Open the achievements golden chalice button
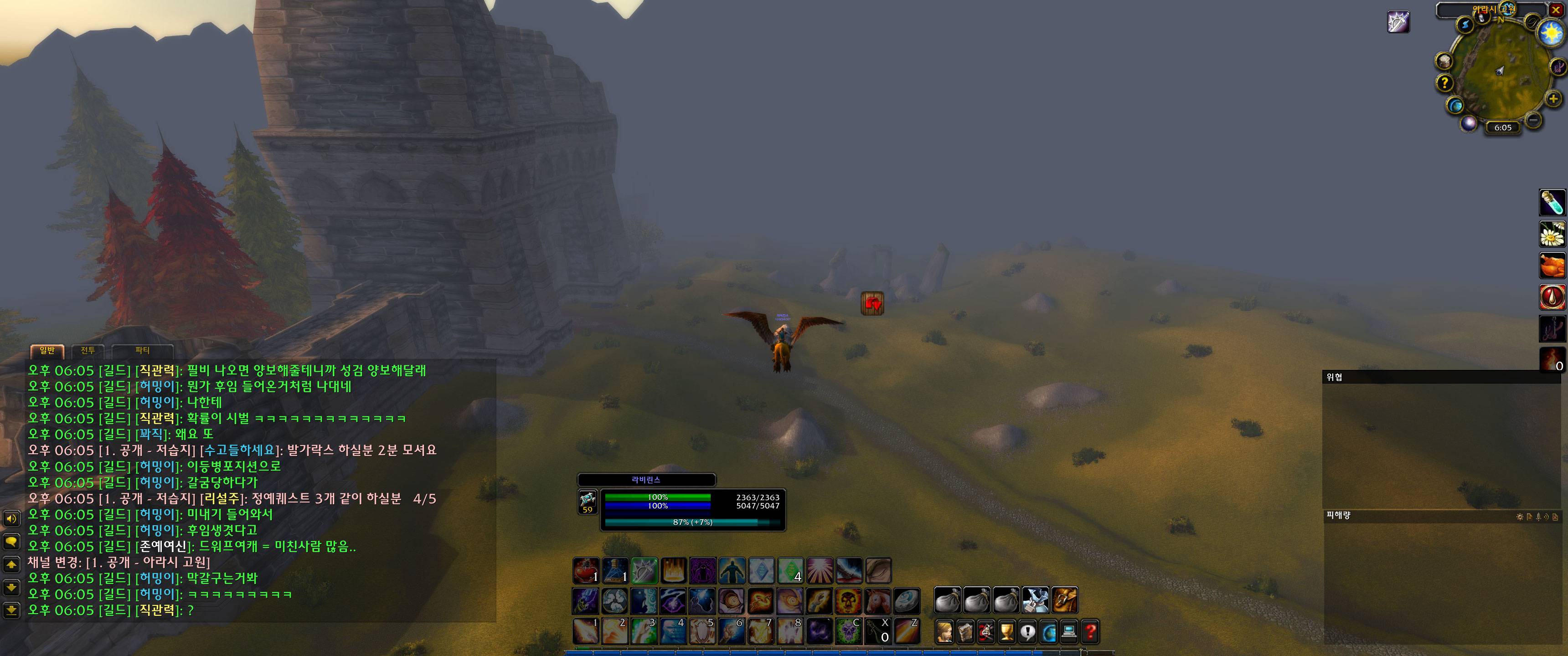This screenshot has height=656, width=1568. click(x=1007, y=632)
